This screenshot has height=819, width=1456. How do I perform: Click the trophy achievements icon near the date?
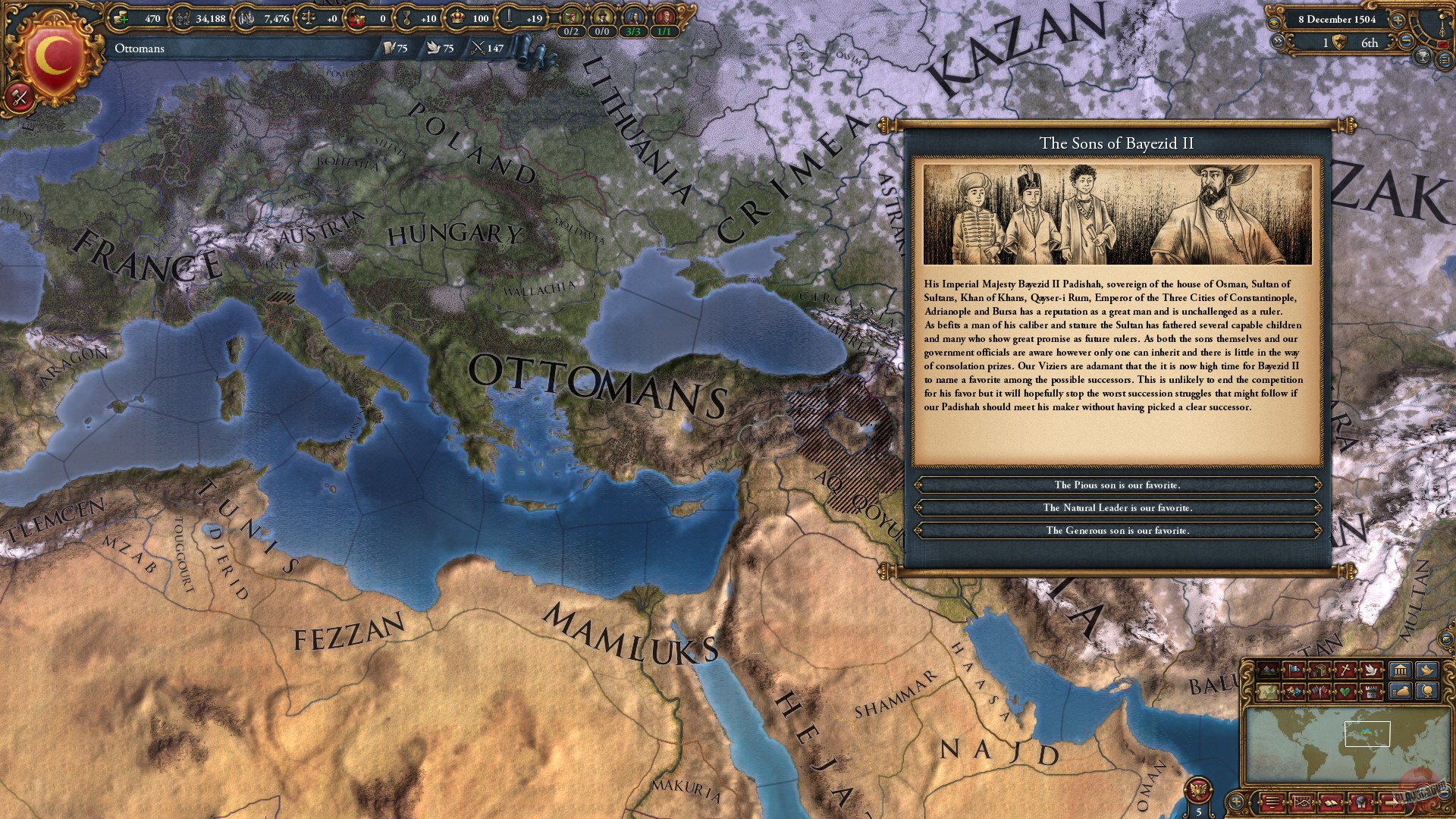click(1421, 58)
